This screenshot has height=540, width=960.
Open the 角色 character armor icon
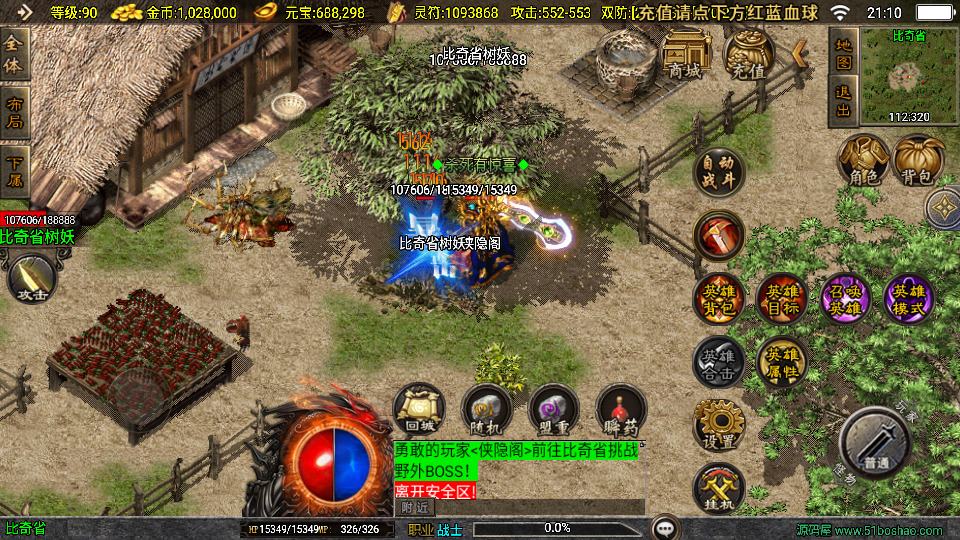coord(863,159)
